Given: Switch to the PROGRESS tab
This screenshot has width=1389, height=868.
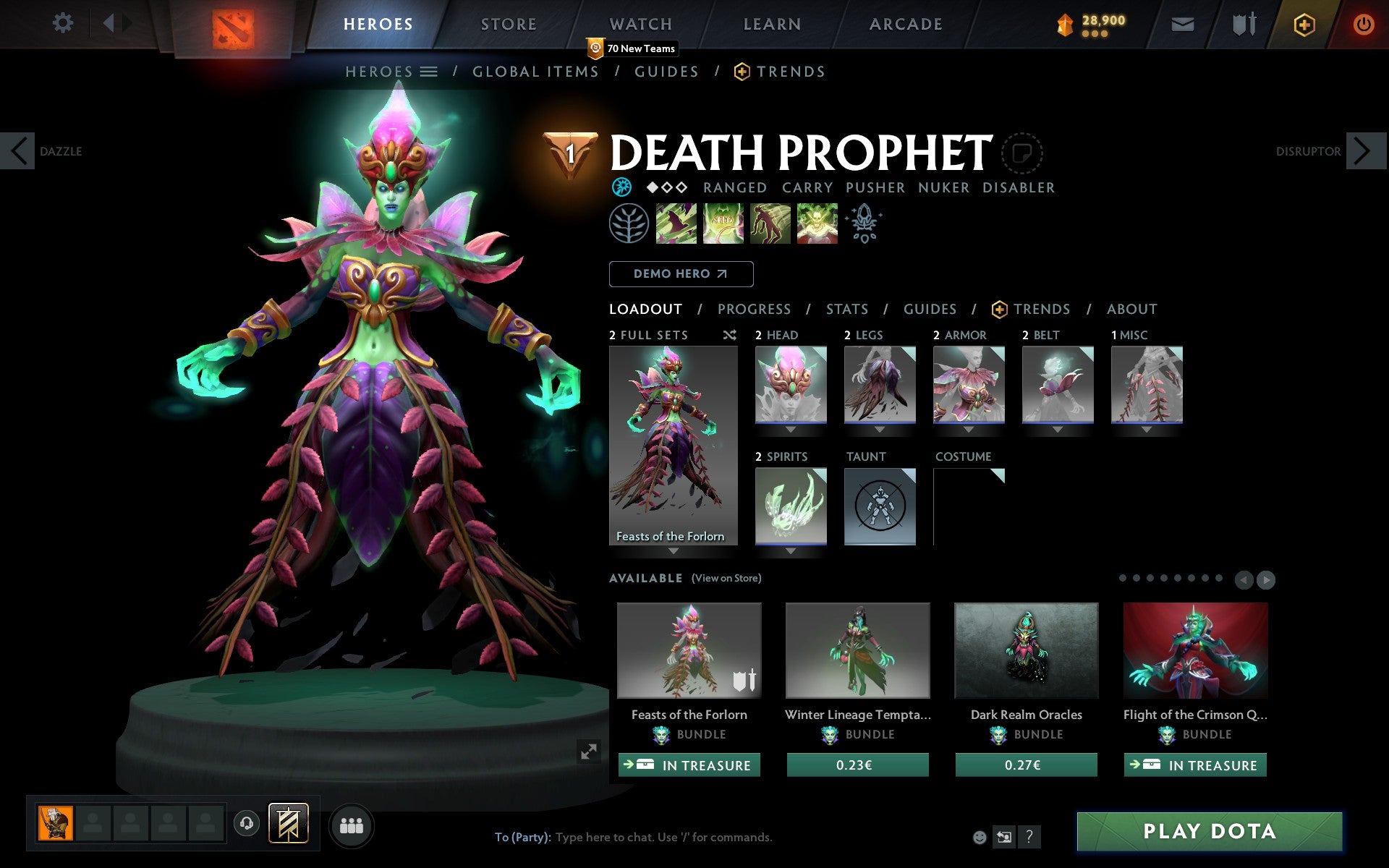Looking at the screenshot, I should (x=754, y=309).
